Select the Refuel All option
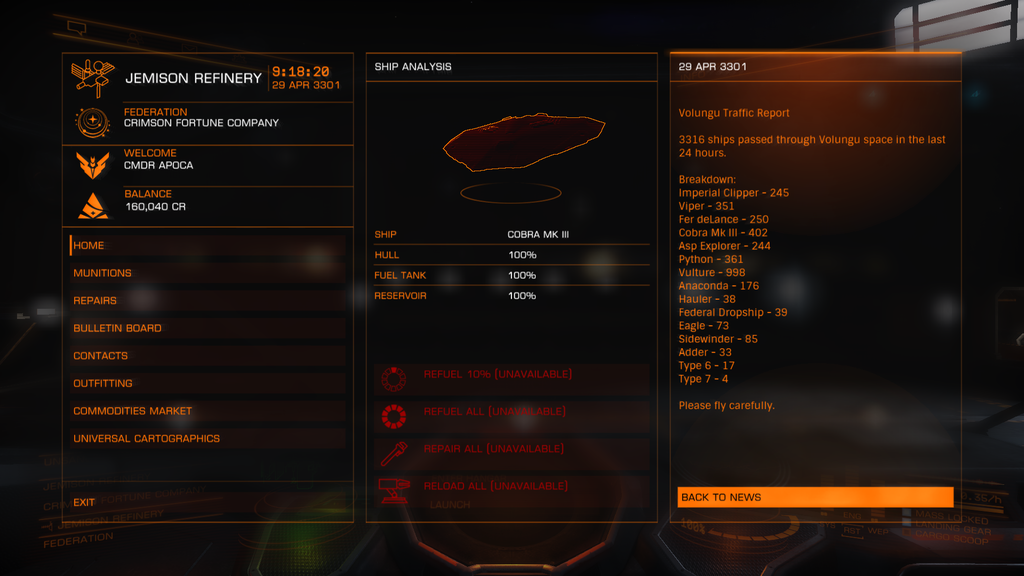Screen dimensions: 1024x576 pos(494,412)
